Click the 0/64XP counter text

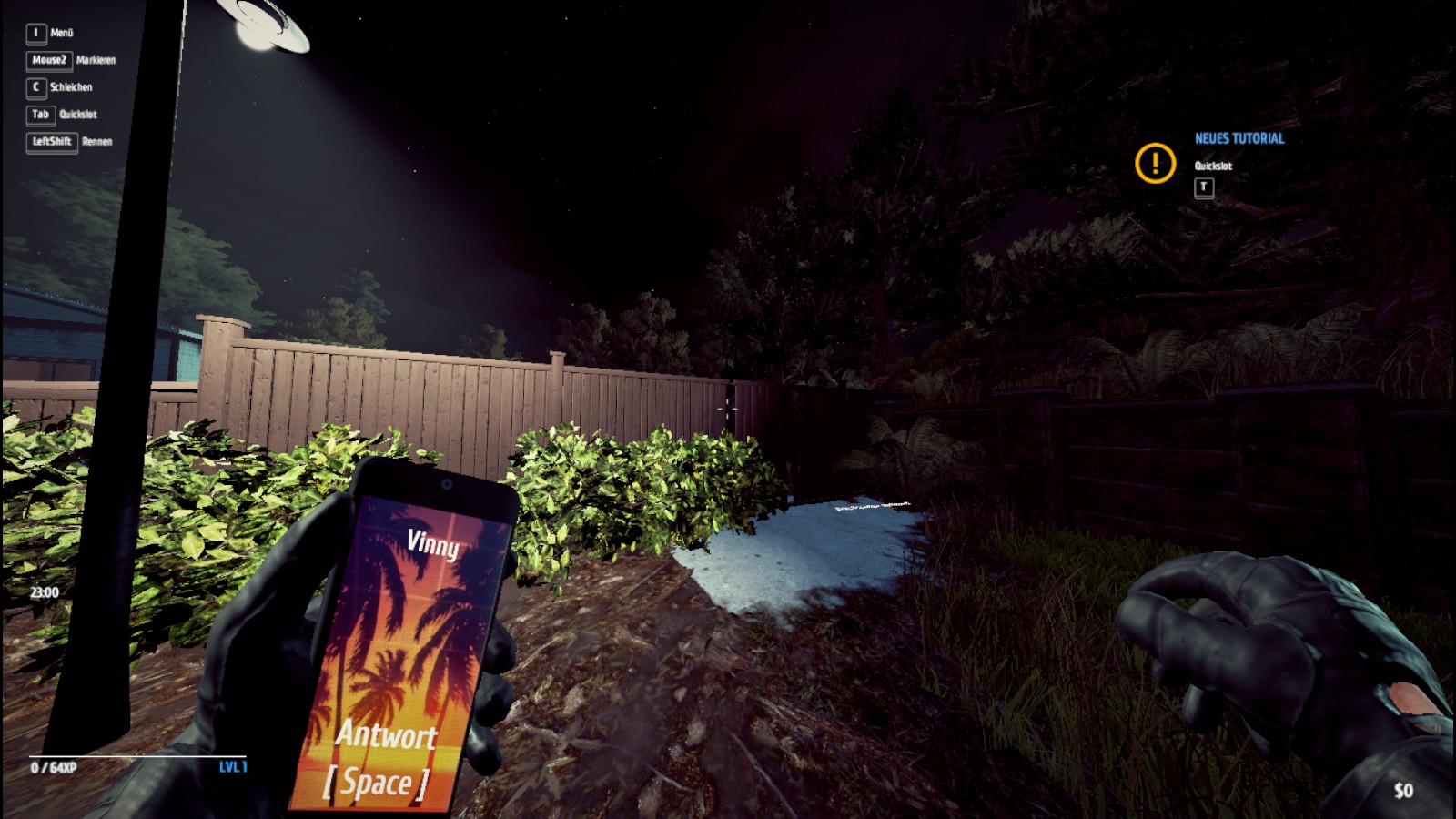coord(52,769)
